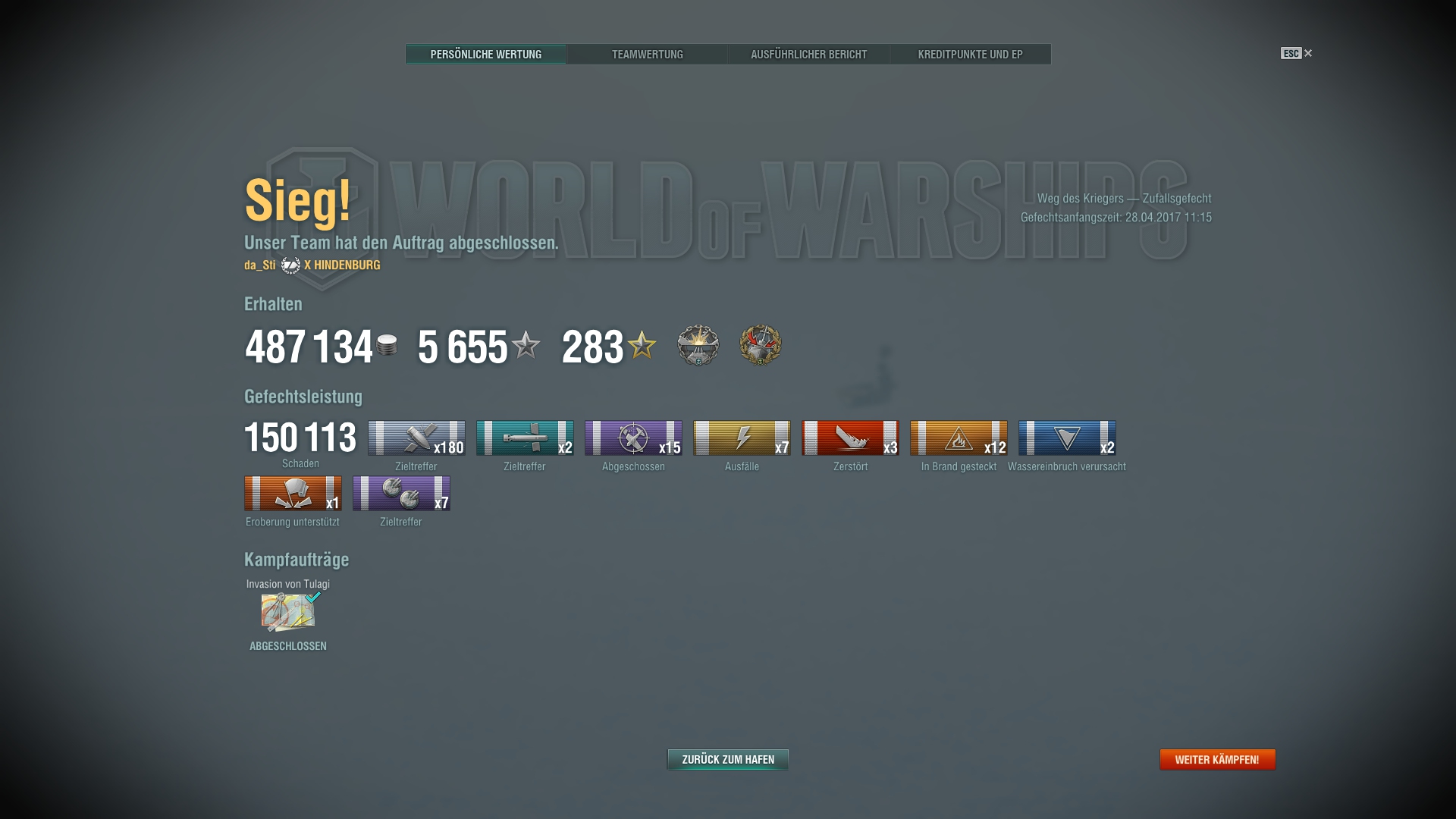Screen dimensions: 1456x819
Task: Click the Zieltreffer x180 main battery ribbon
Action: point(416,438)
